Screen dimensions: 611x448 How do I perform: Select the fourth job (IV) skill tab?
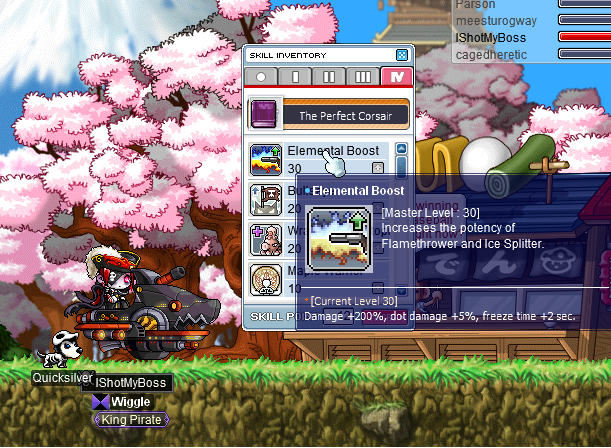(396, 77)
